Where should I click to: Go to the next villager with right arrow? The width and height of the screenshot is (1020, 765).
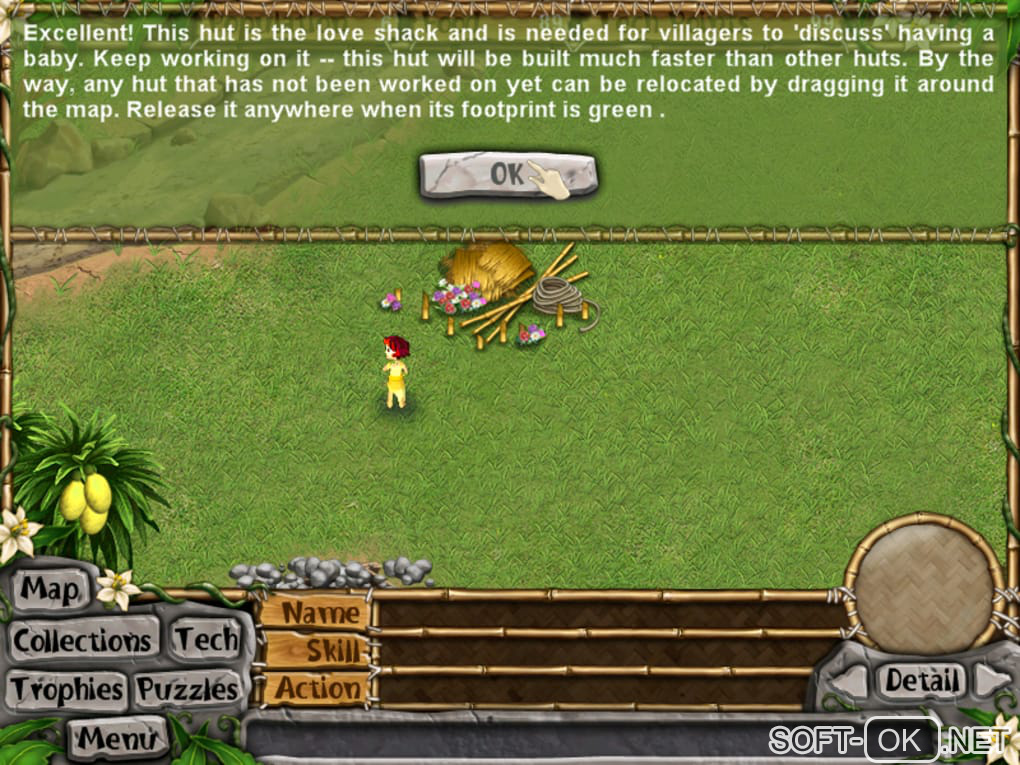[x=992, y=680]
